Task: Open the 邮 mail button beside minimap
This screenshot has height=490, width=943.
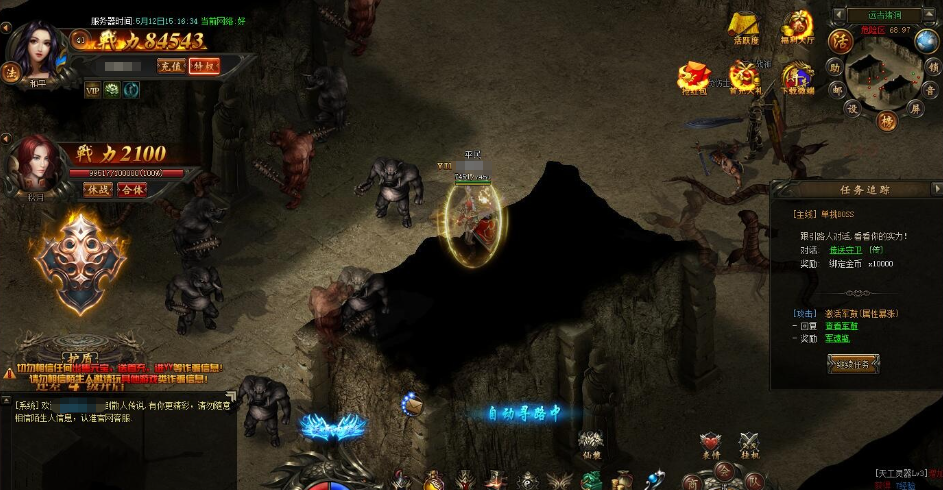Action: point(838,88)
